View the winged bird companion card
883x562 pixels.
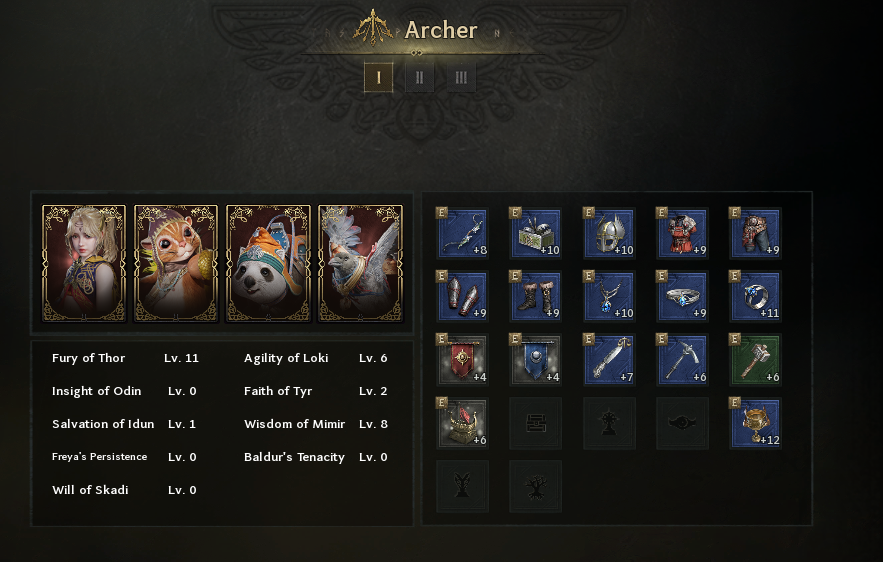(360, 263)
